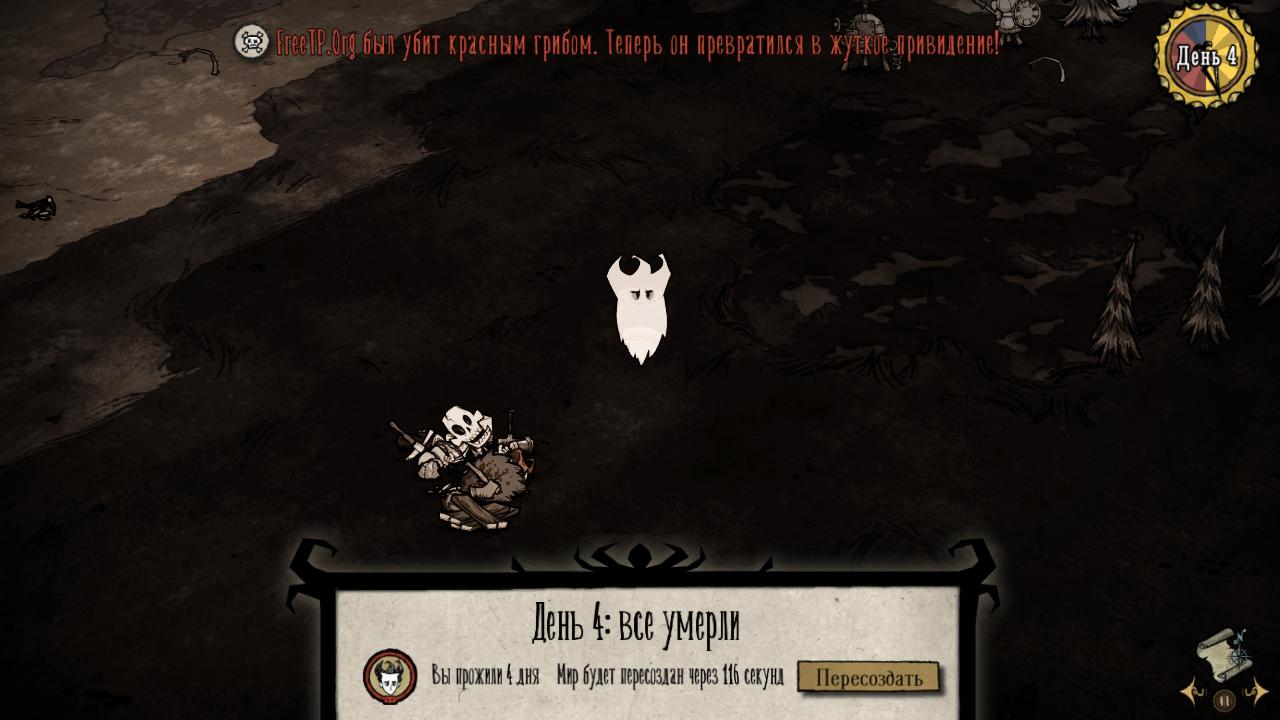Select the panel title День 4: все умерли
Image resolution: width=1280 pixels, height=720 pixels.
point(637,620)
